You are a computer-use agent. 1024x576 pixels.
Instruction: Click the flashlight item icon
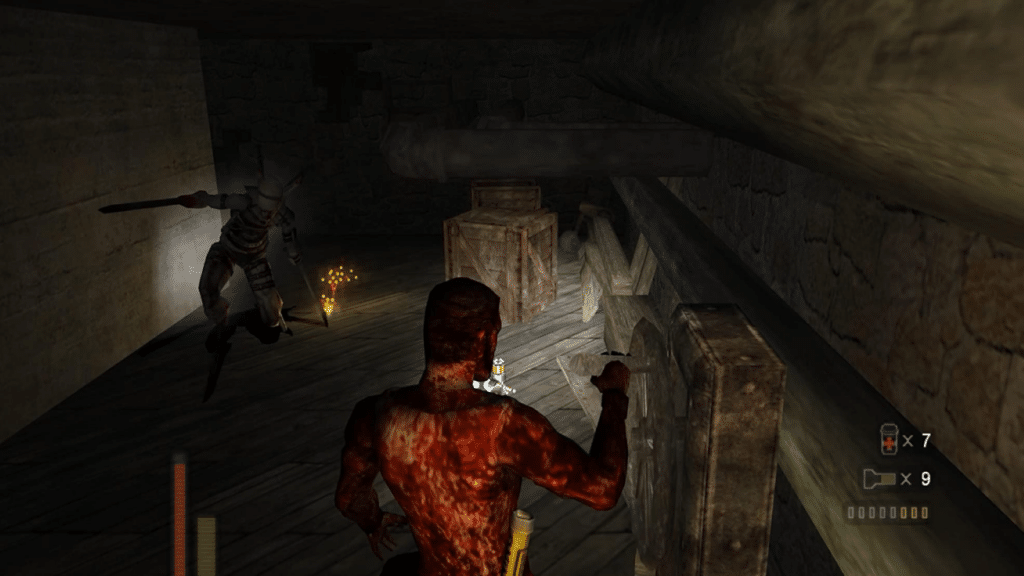(x=879, y=479)
